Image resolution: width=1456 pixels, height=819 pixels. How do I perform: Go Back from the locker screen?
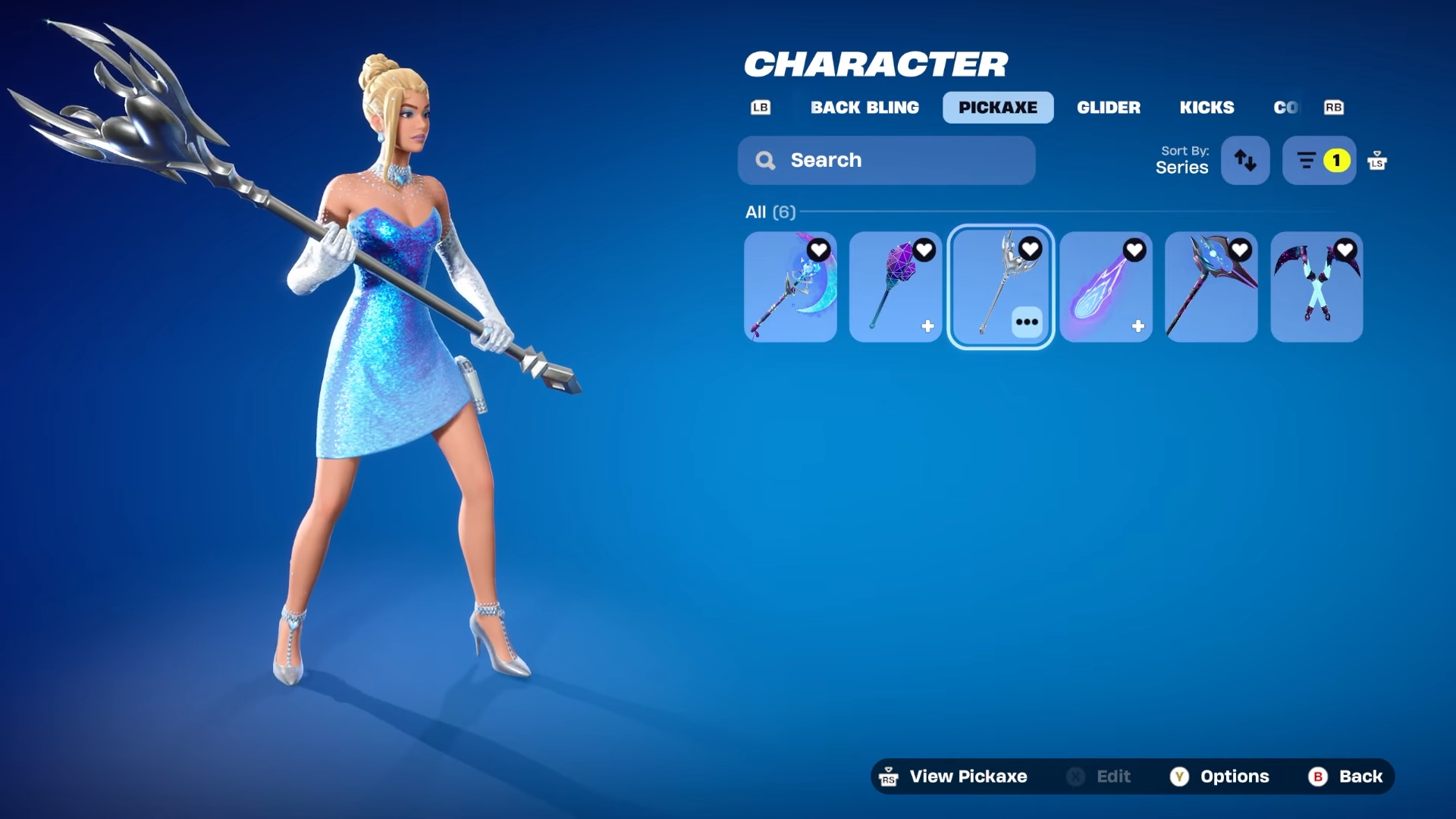(1345, 777)
